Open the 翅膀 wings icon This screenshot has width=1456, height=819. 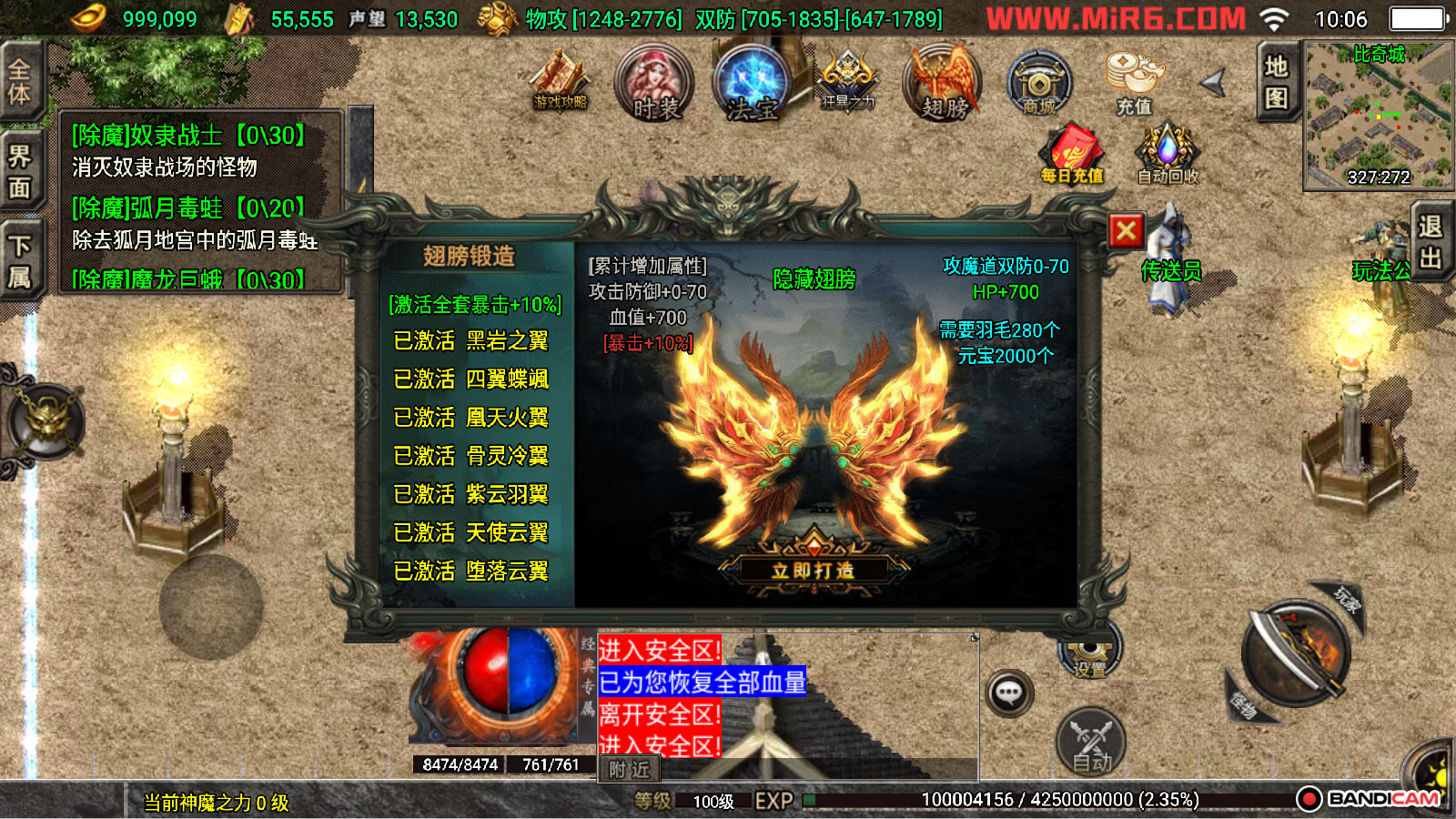coord(943,84)
